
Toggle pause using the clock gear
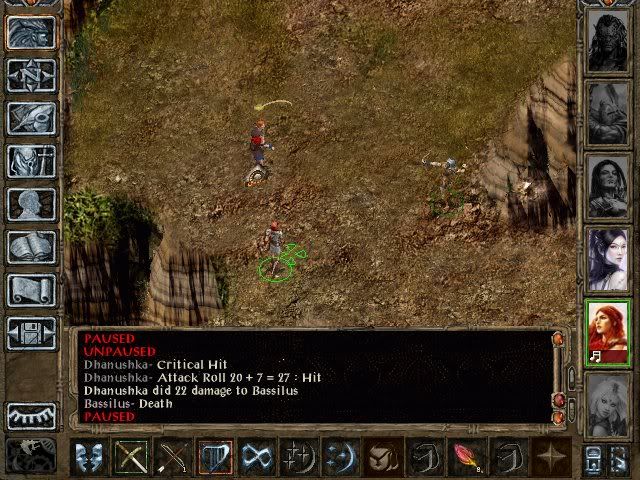click(x=30, y=455)
